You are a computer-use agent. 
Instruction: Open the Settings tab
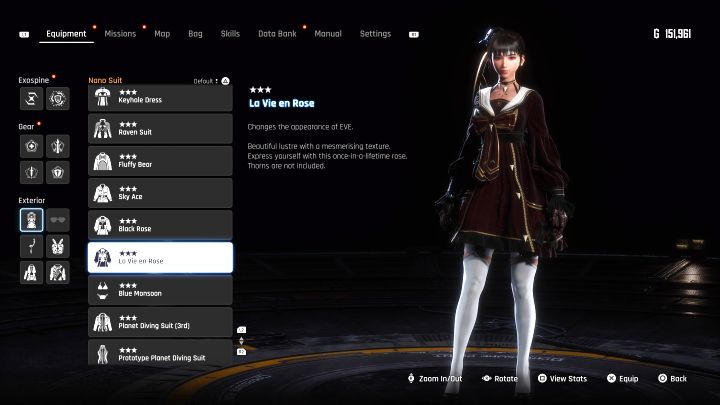[375, 34]
